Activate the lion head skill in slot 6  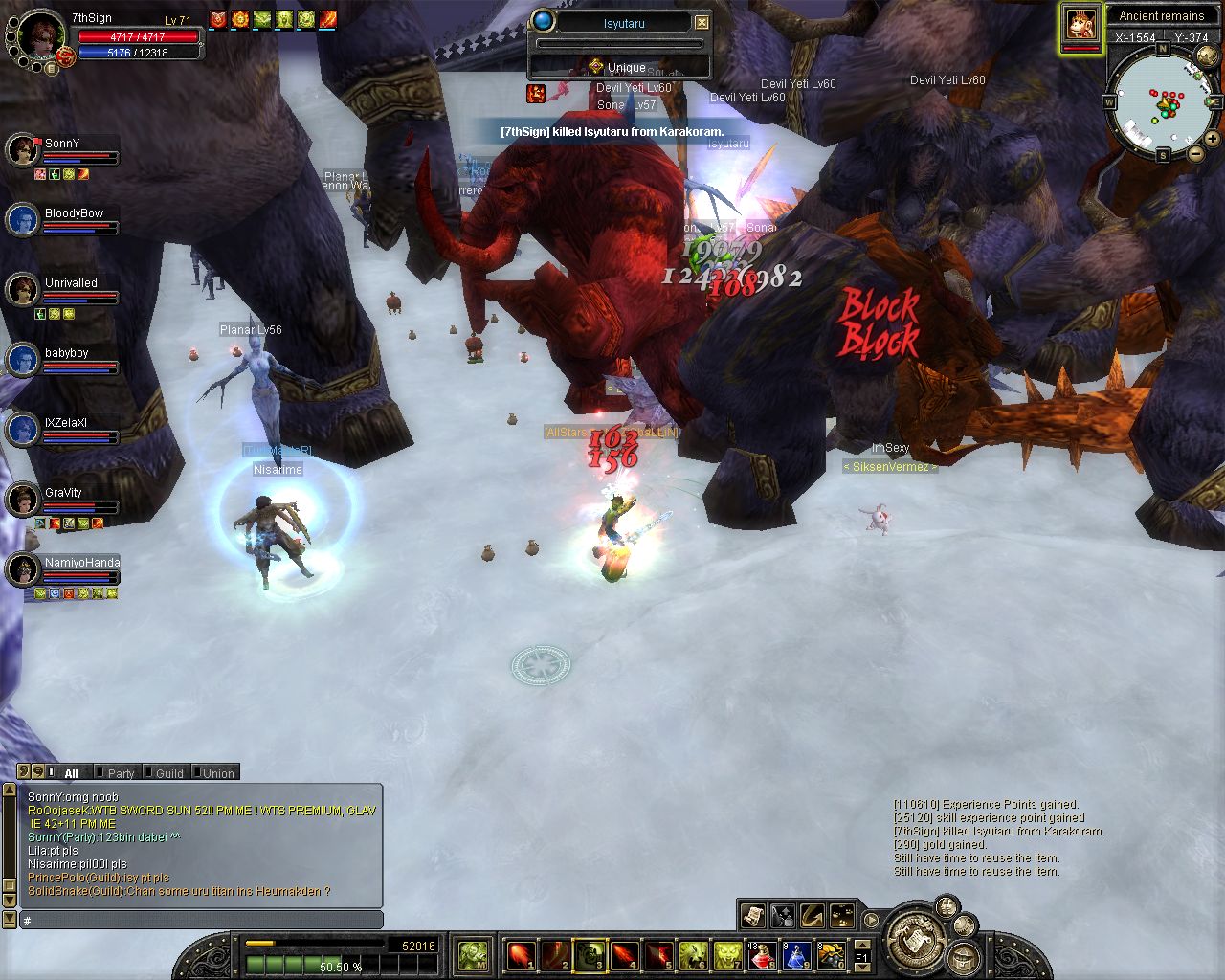[692, 955]
